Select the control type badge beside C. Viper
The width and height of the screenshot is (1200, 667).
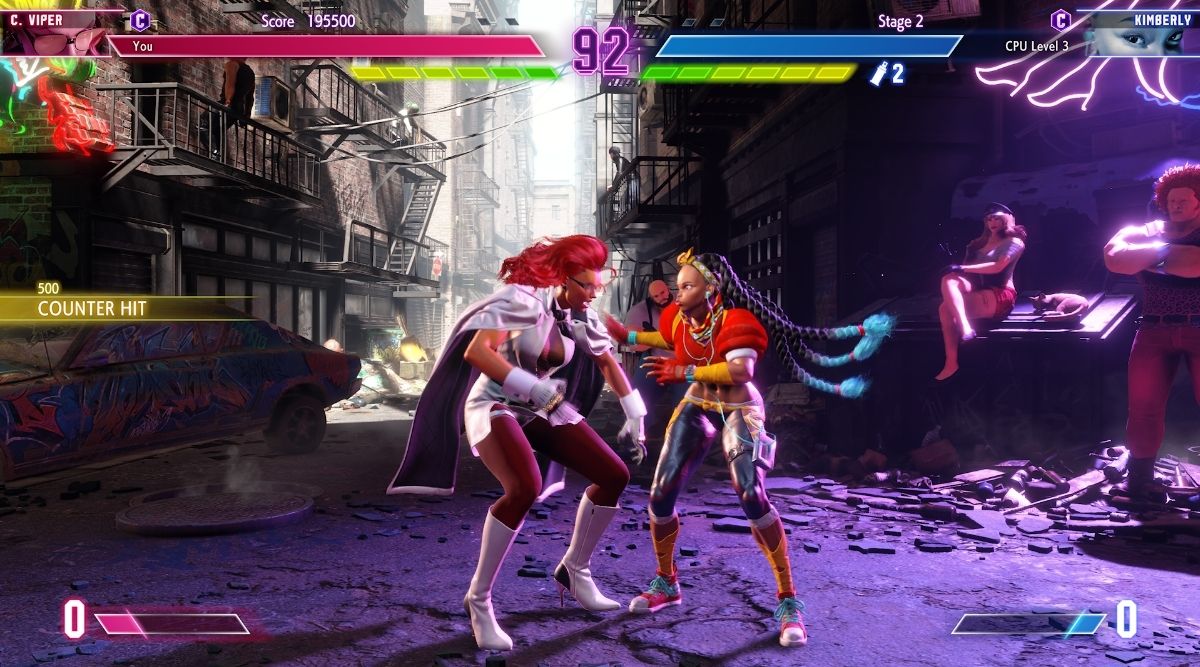(x=141, y=19)
